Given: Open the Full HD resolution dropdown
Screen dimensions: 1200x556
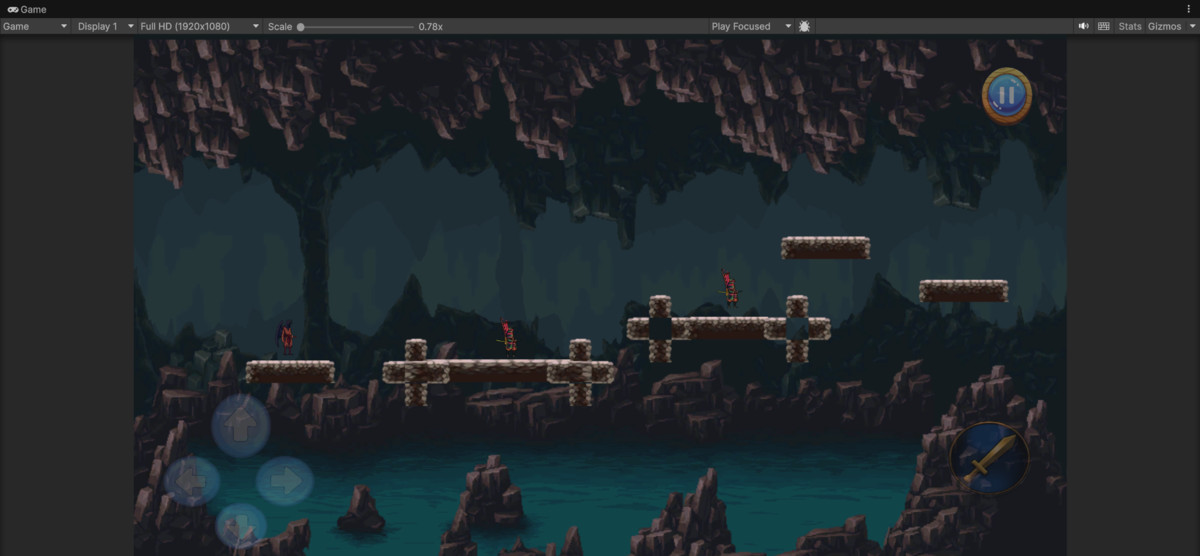Looking at the screenshot, I should [199, 26].
